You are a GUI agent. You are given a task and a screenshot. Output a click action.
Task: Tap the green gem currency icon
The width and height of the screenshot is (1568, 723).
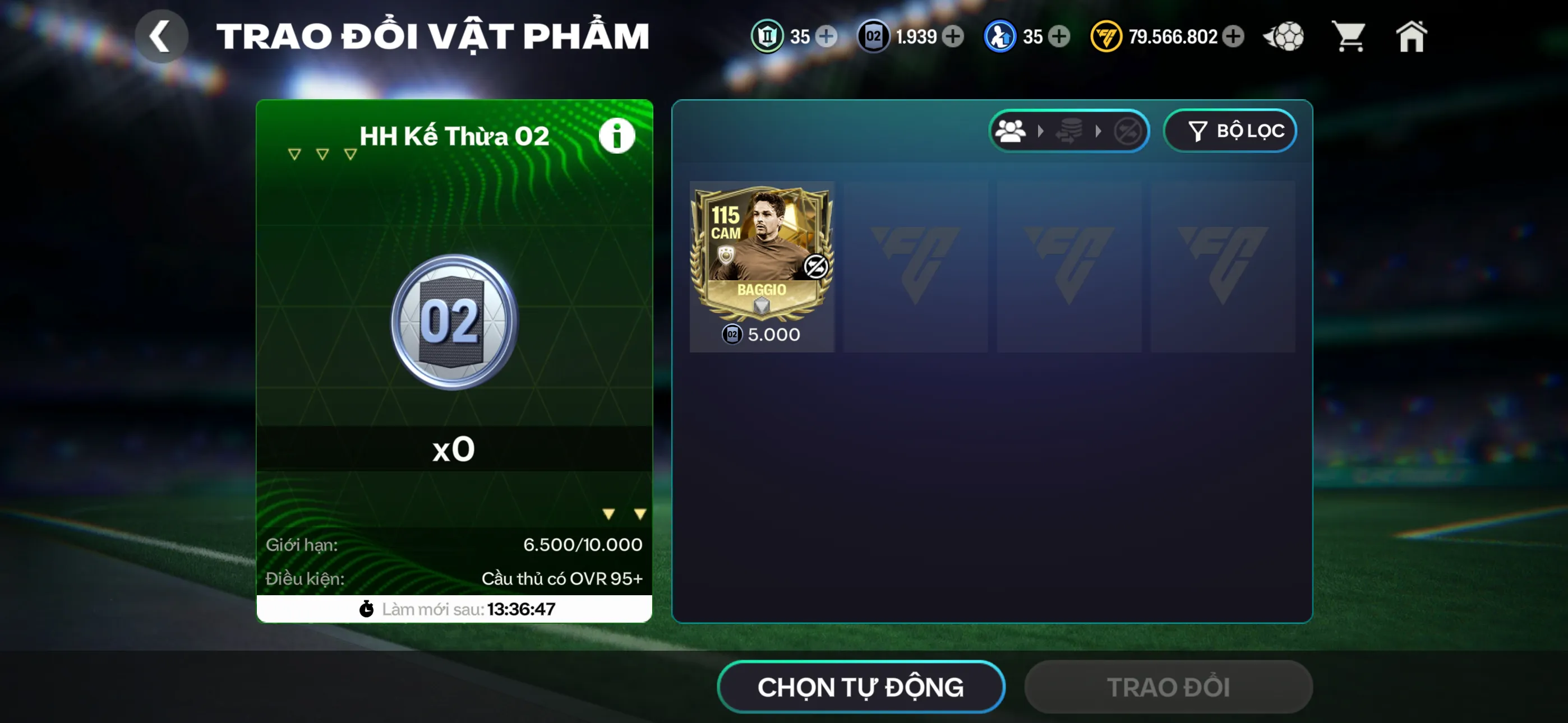point(768,36)
